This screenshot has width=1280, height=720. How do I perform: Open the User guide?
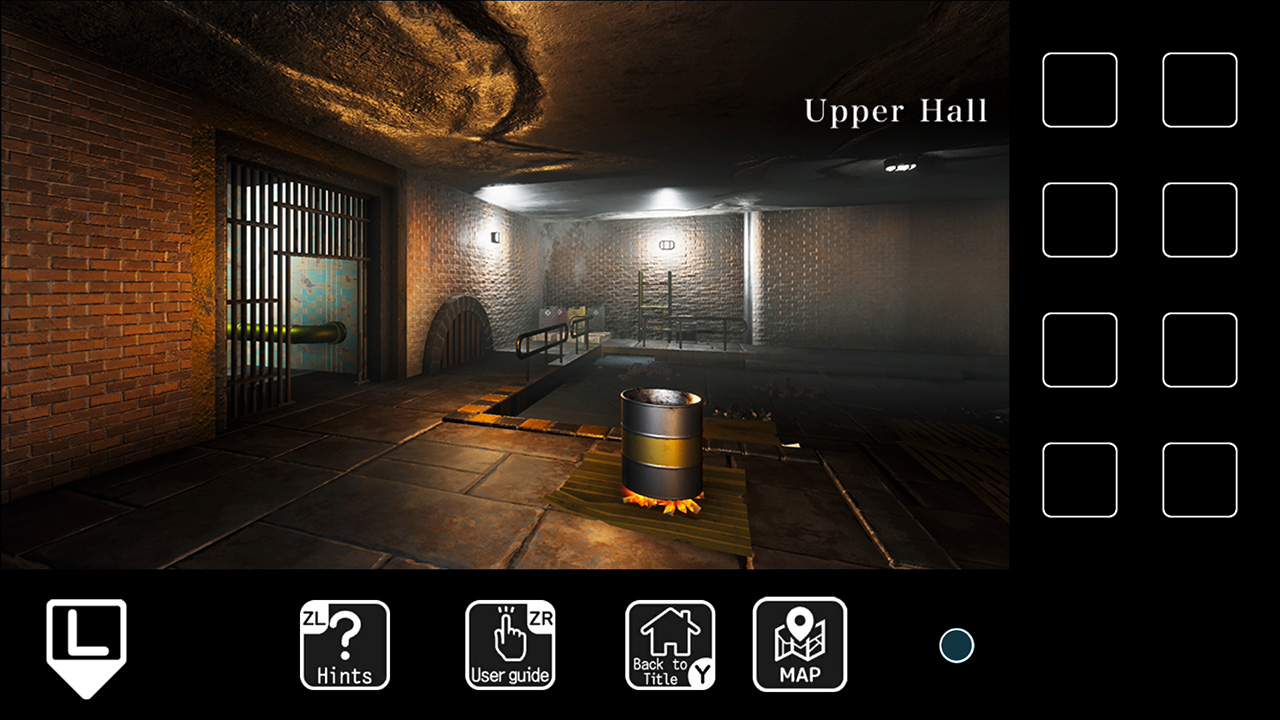click(x=510, y=645)
